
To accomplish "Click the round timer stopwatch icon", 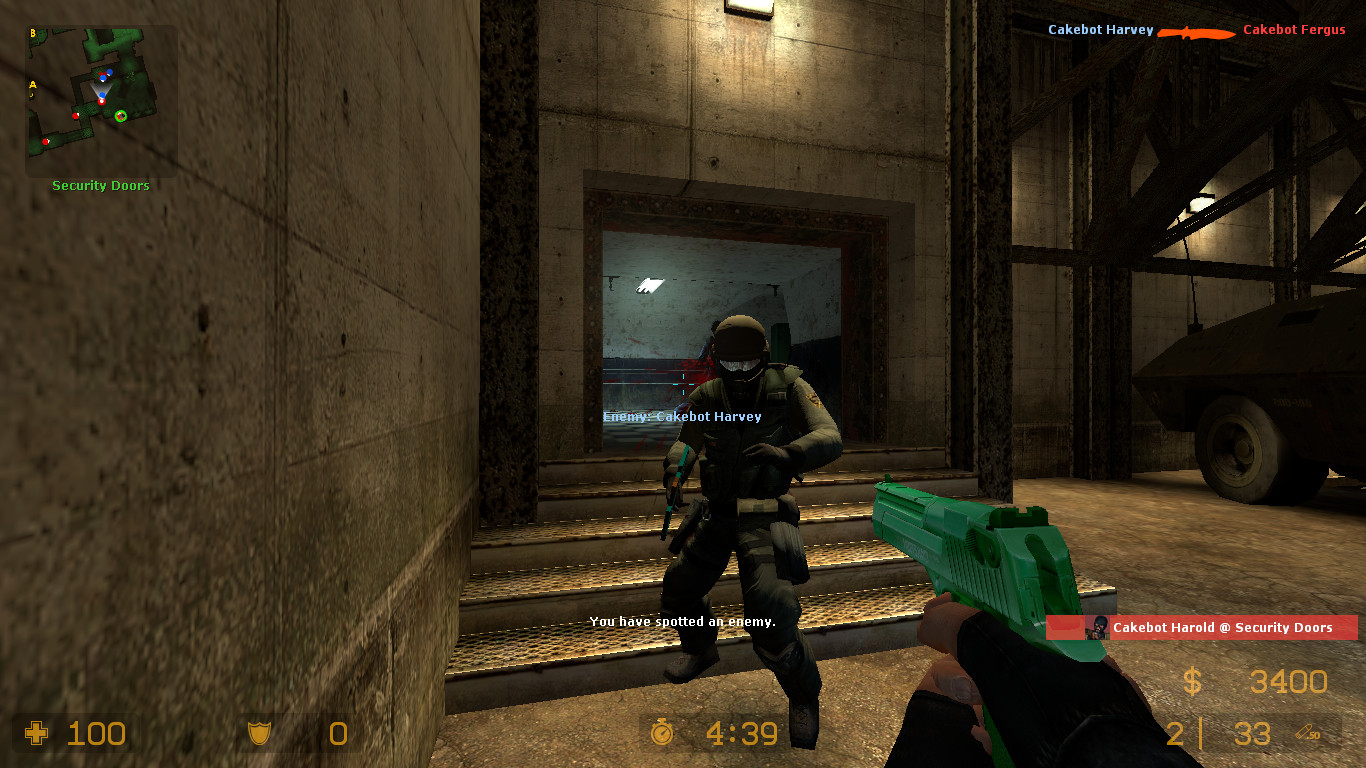I will point(662,733).
